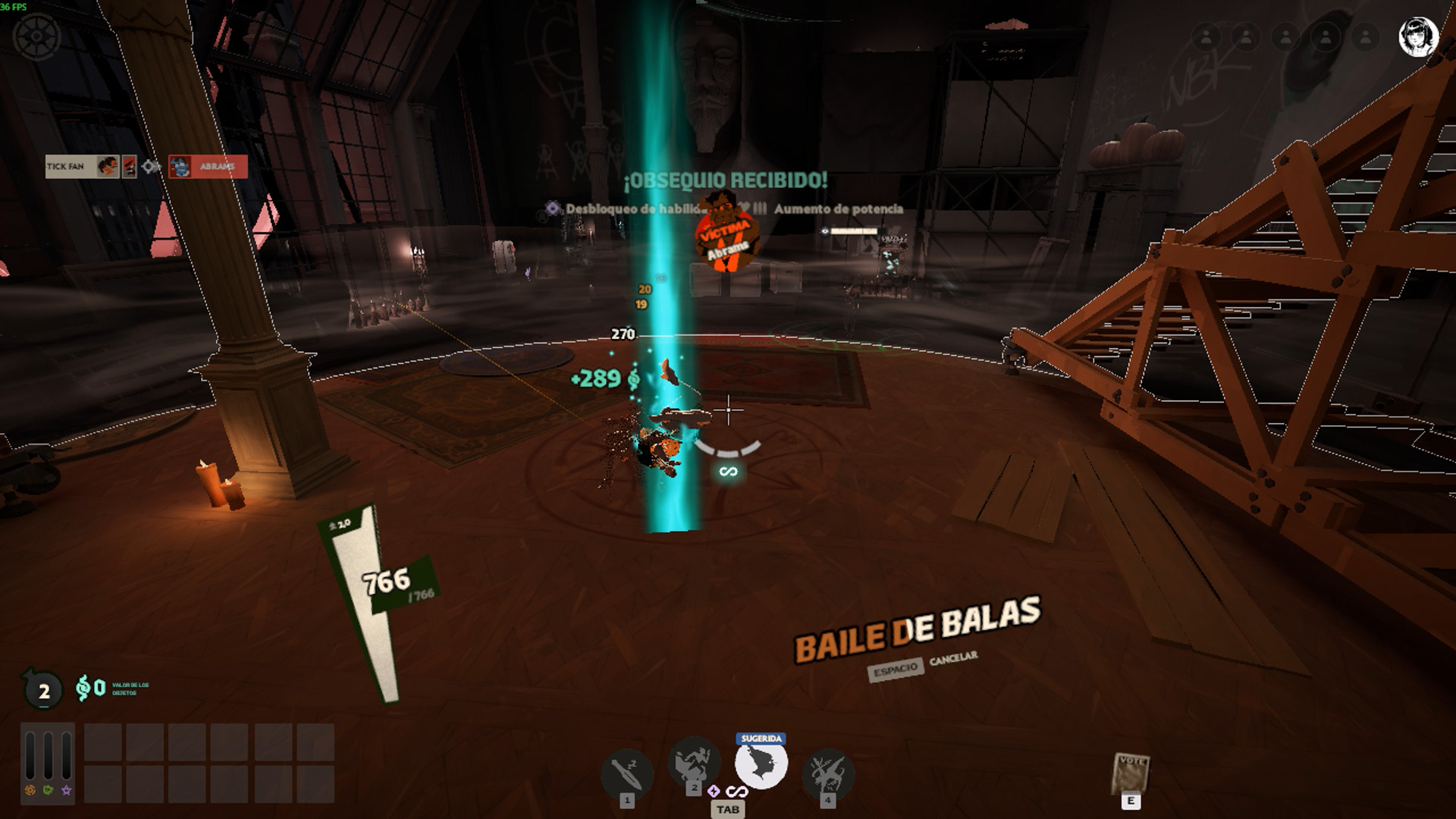Use the running figure in smoke ability

tap(693, 762)
